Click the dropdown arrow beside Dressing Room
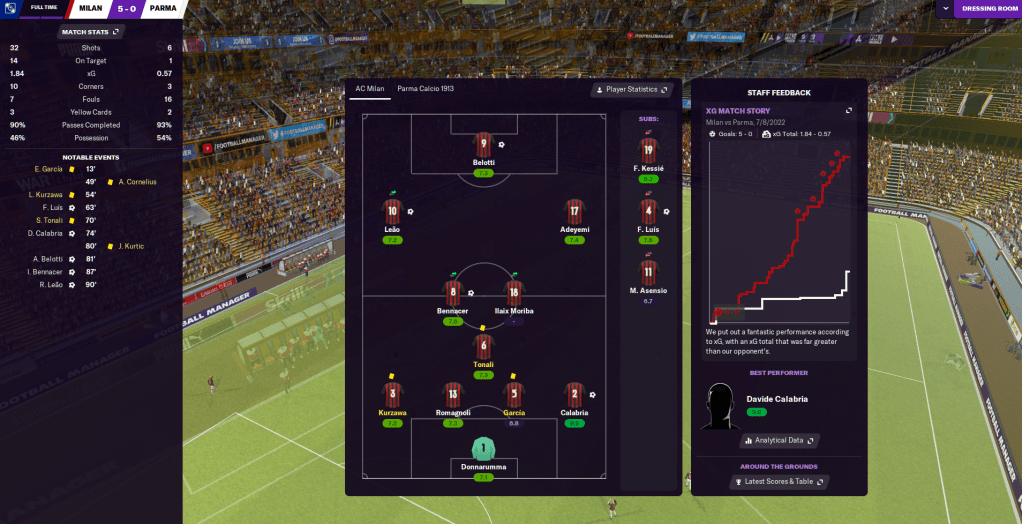Image resolution: width=1022 pixels, height=524 pixels. click(946, 9)
